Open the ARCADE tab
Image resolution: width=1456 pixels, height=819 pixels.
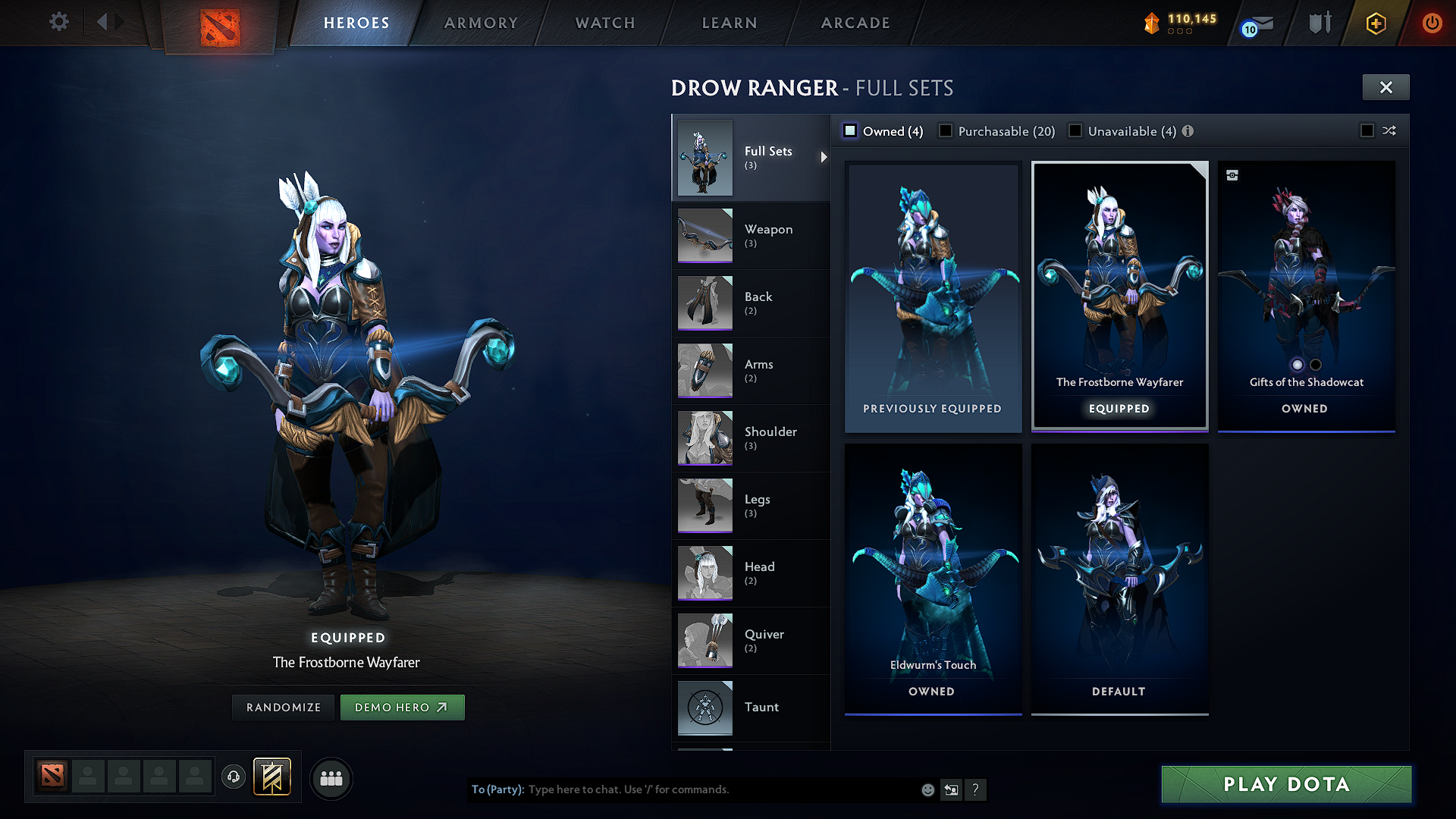point(855,23)
